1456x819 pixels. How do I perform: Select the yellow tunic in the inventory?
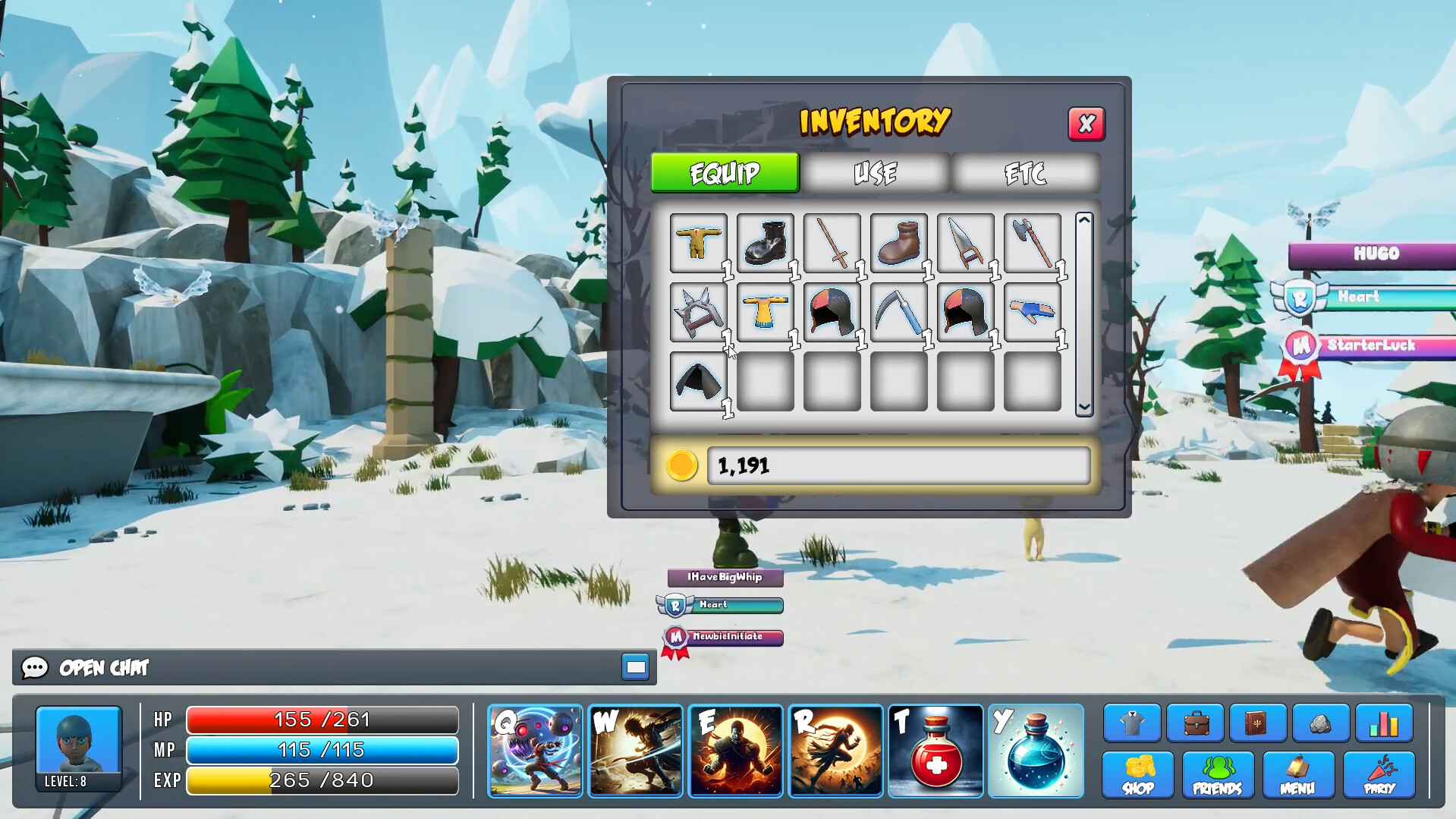(x=698, y=243)
